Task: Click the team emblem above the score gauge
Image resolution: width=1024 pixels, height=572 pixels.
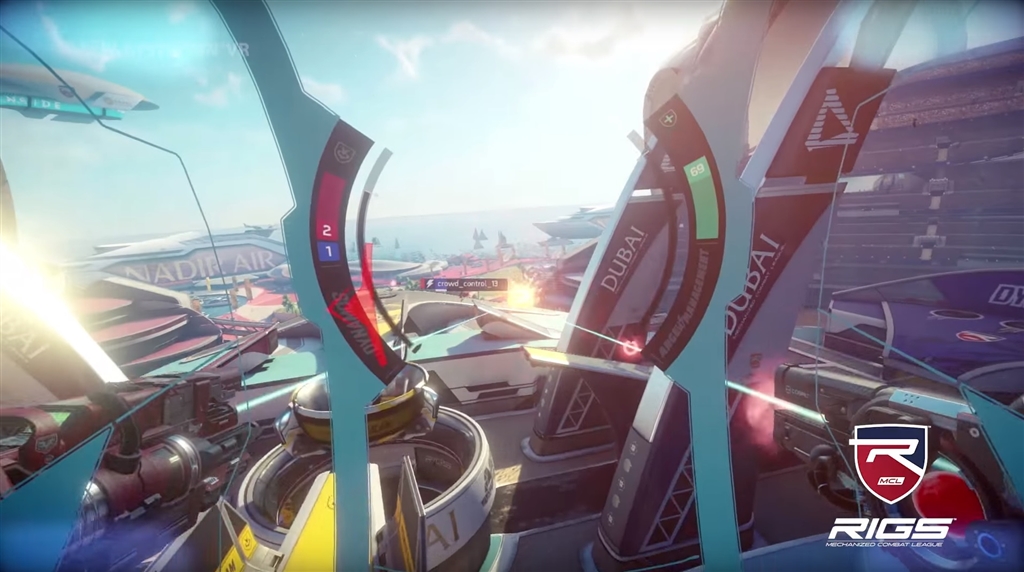Action: pyautogui.click(x=344, y=152)
